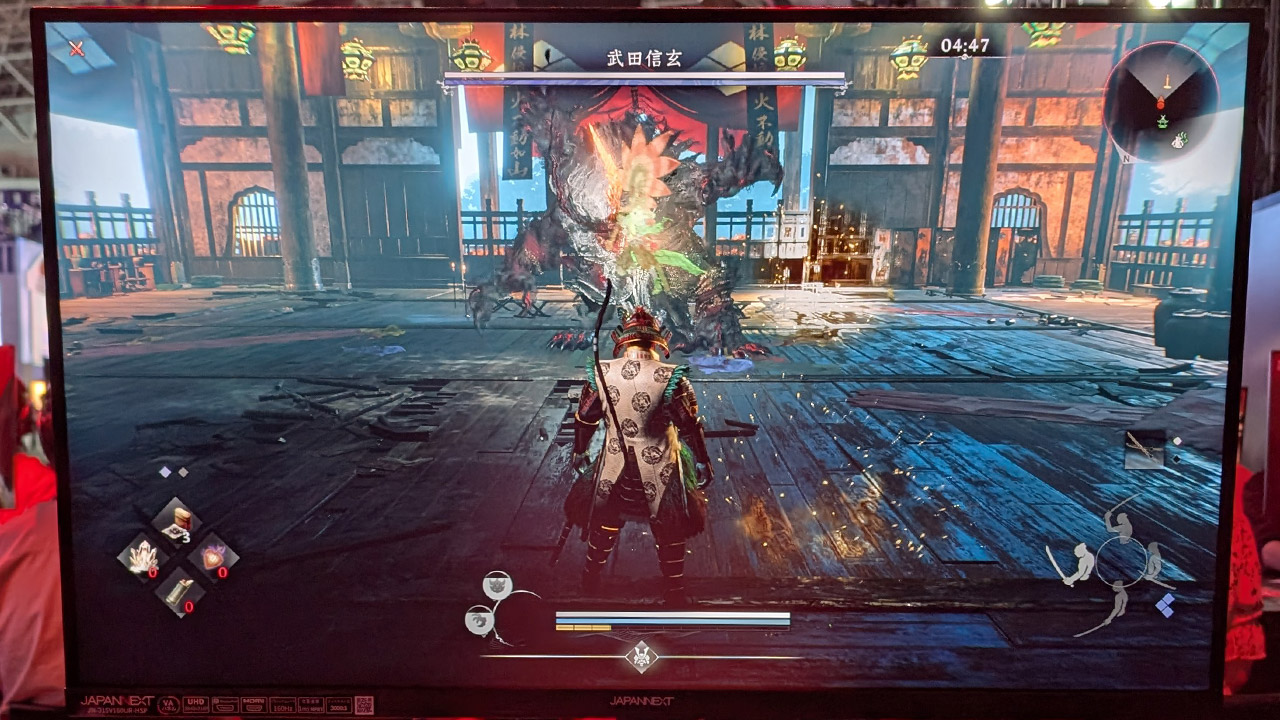The image size is (1280, 720).
Task: Activate the lower guardian spirit skill icon
Action: coord(479,621)
